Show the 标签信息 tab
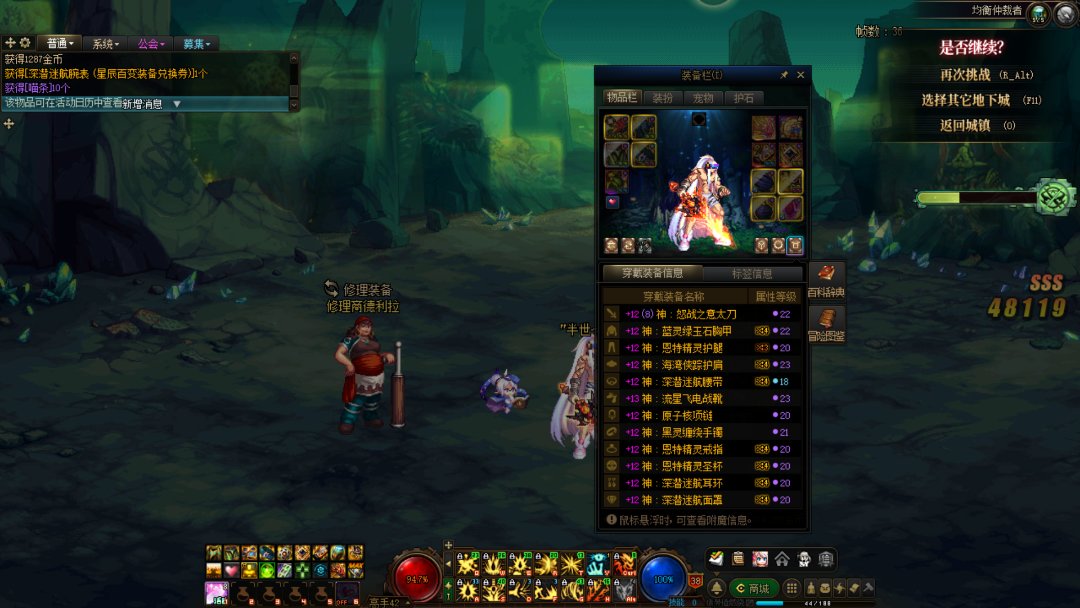The width and height of the screenshot is (1080, 608). [753, 274]
